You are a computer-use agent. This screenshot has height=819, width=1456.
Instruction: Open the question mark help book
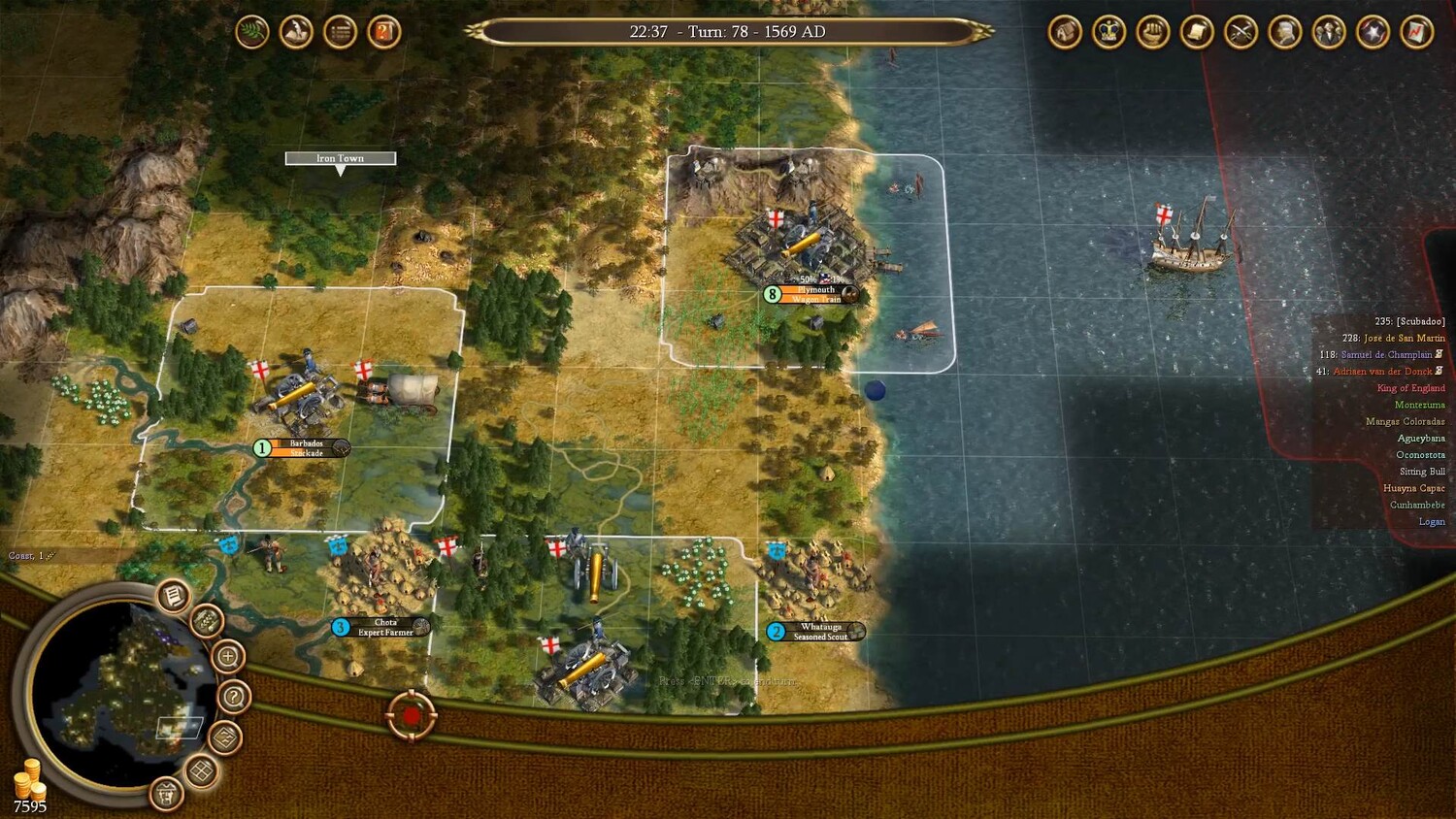pos(384,32)
